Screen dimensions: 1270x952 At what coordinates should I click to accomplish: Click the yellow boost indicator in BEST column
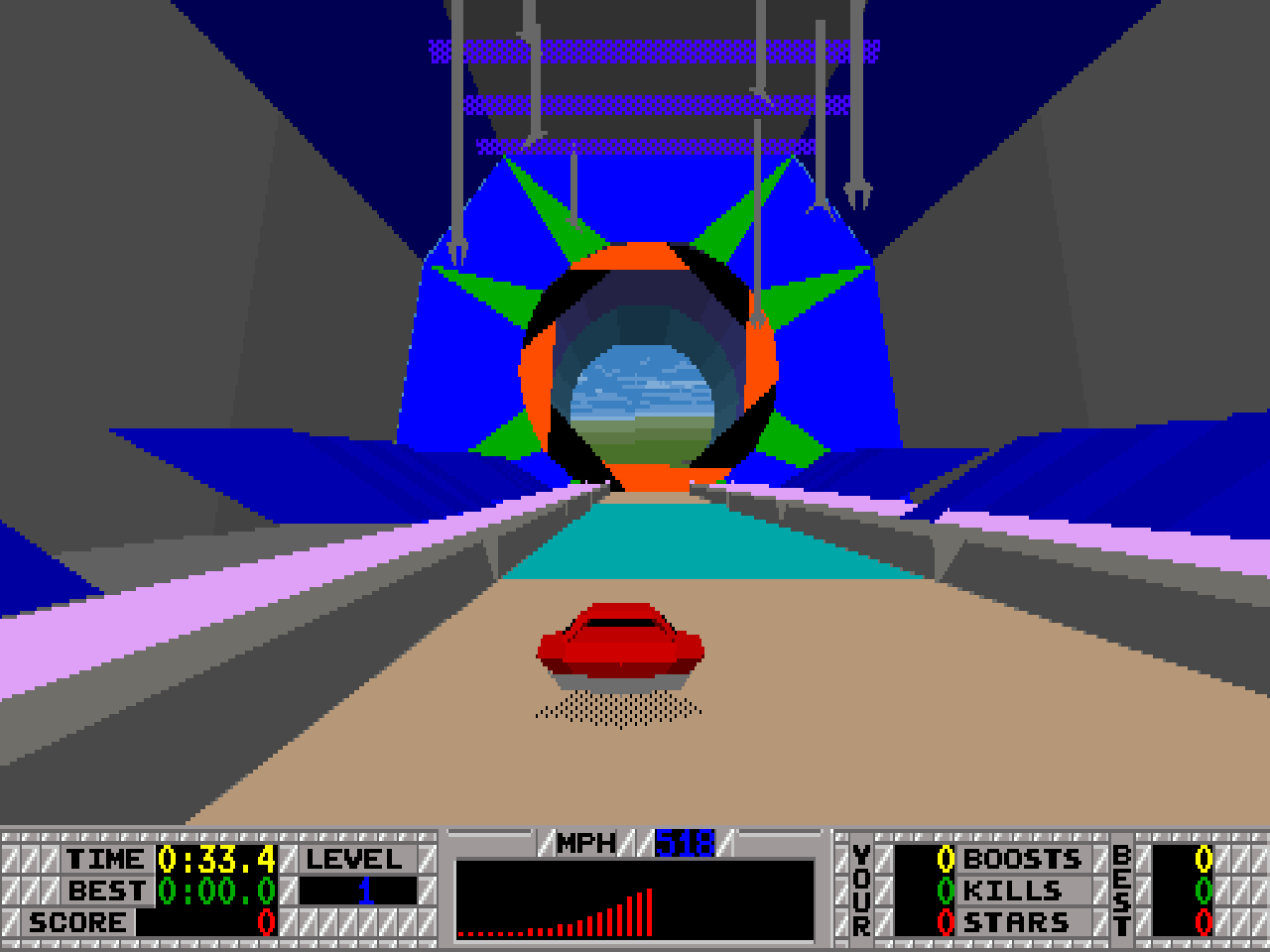1206,859
